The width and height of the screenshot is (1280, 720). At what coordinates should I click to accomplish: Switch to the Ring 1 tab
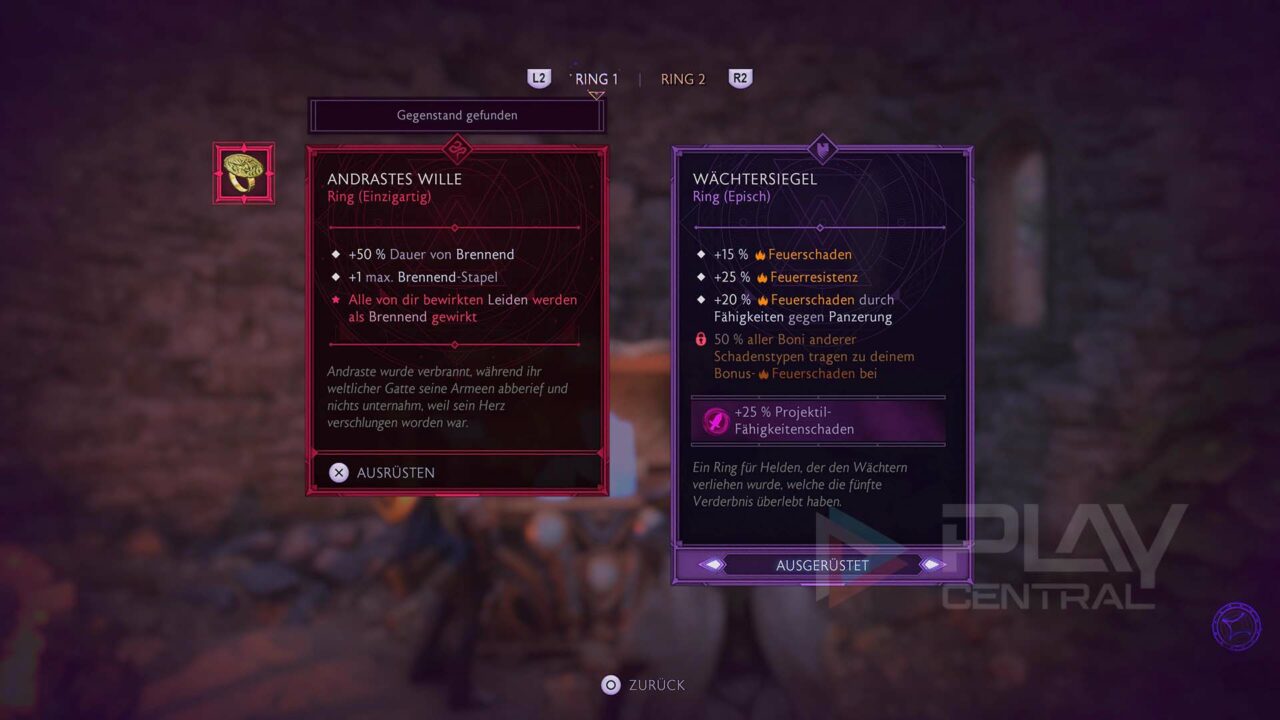pyautogui.click(x=597, y=79)
